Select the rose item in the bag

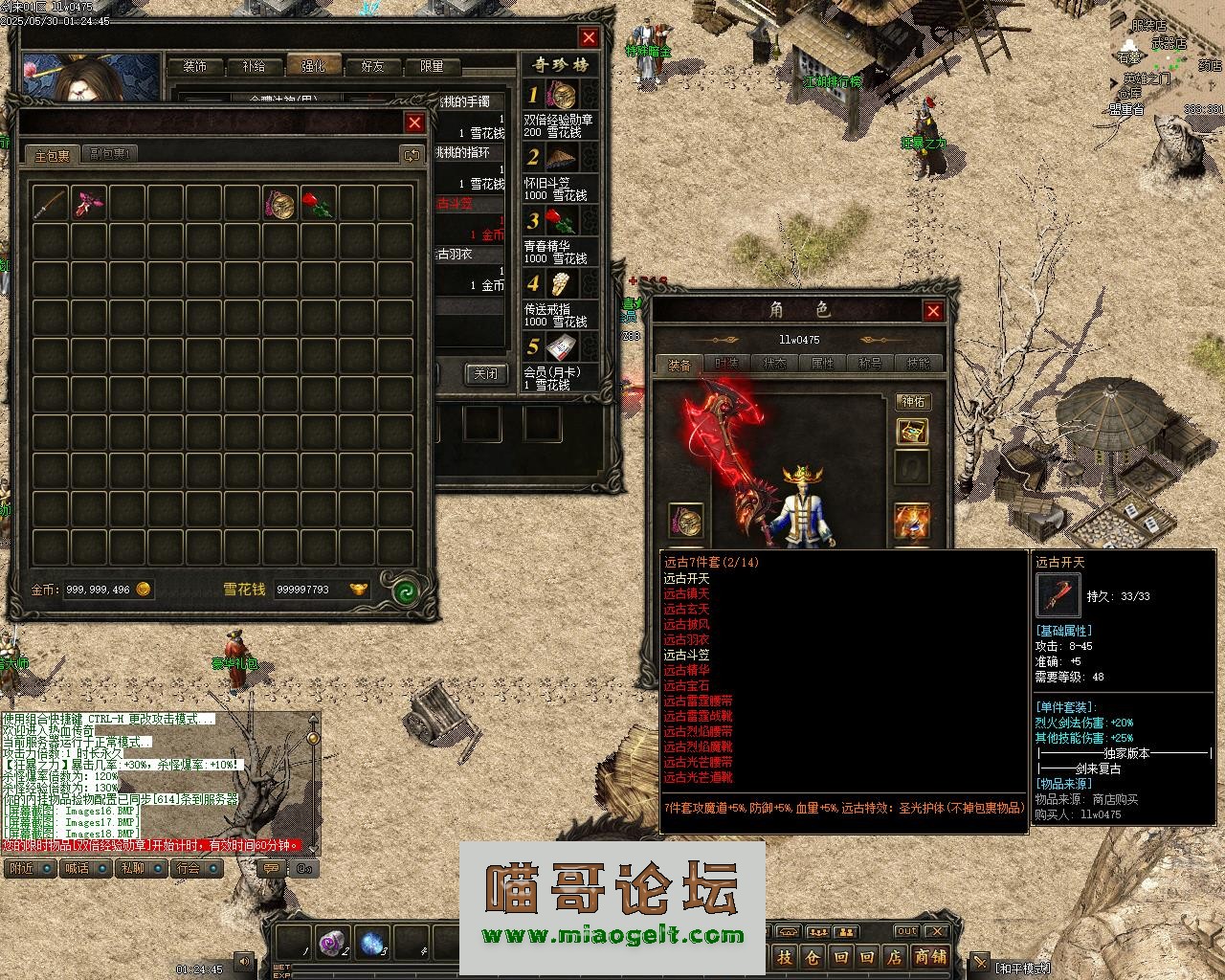click(317, 203)
